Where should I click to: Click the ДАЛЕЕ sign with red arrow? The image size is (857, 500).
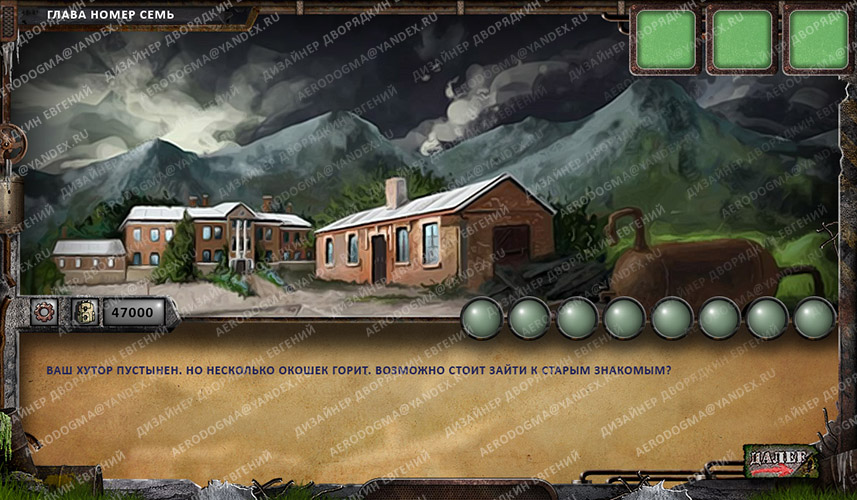coord(780,461)
